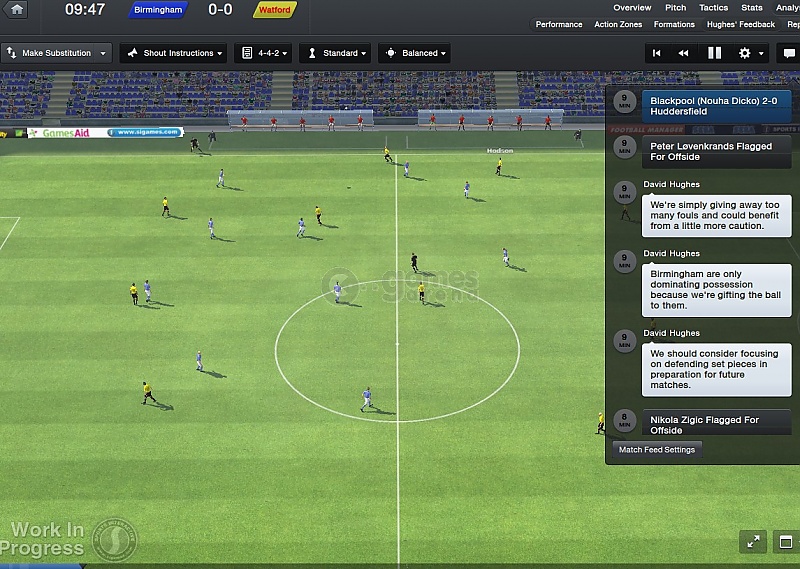Open Action Zones analysis
Screen dimensions: 800x569
(618, 25)
